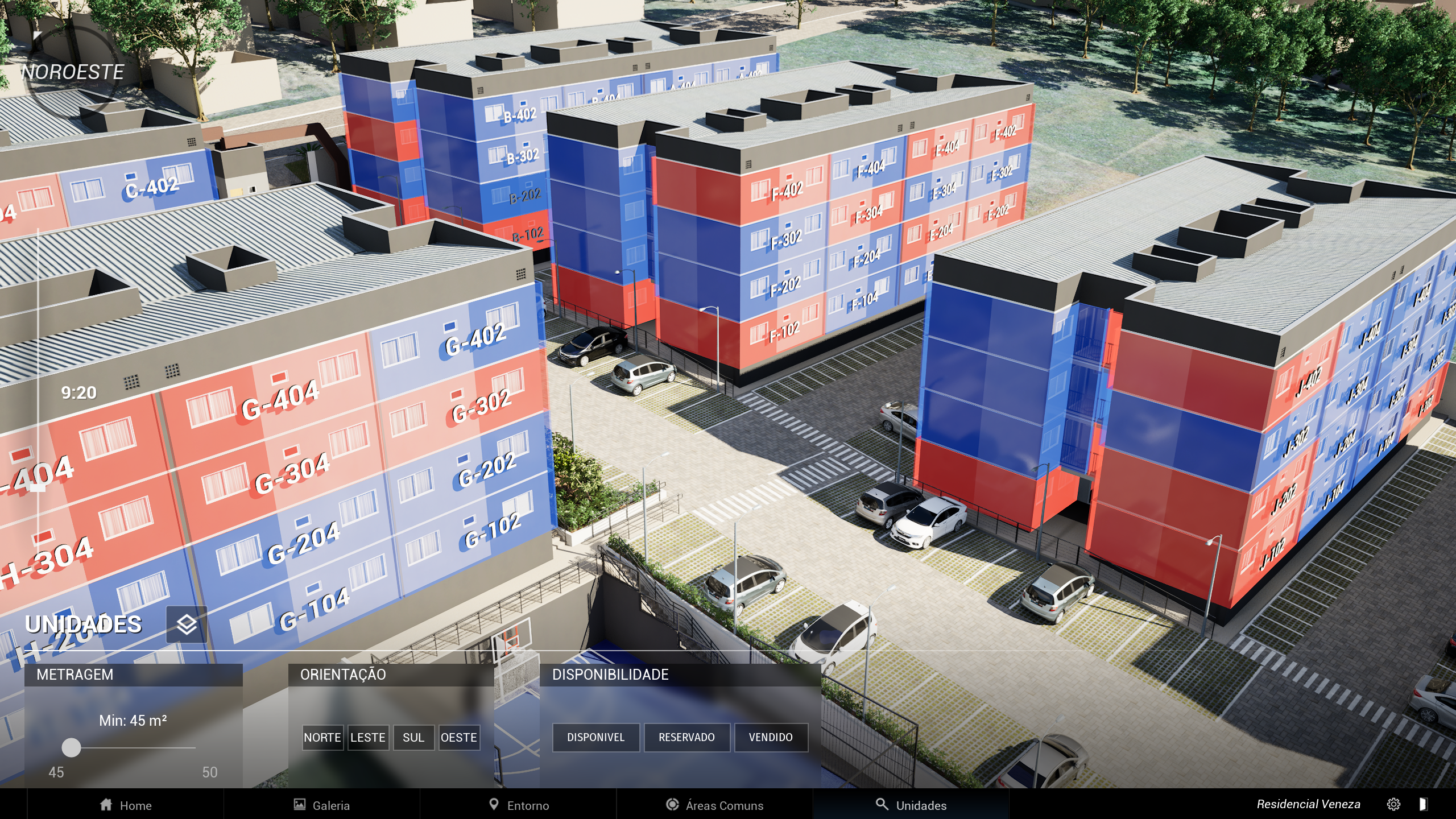Go to the Entorno section
1456x819 pixels.
click(x=519, y=805)
